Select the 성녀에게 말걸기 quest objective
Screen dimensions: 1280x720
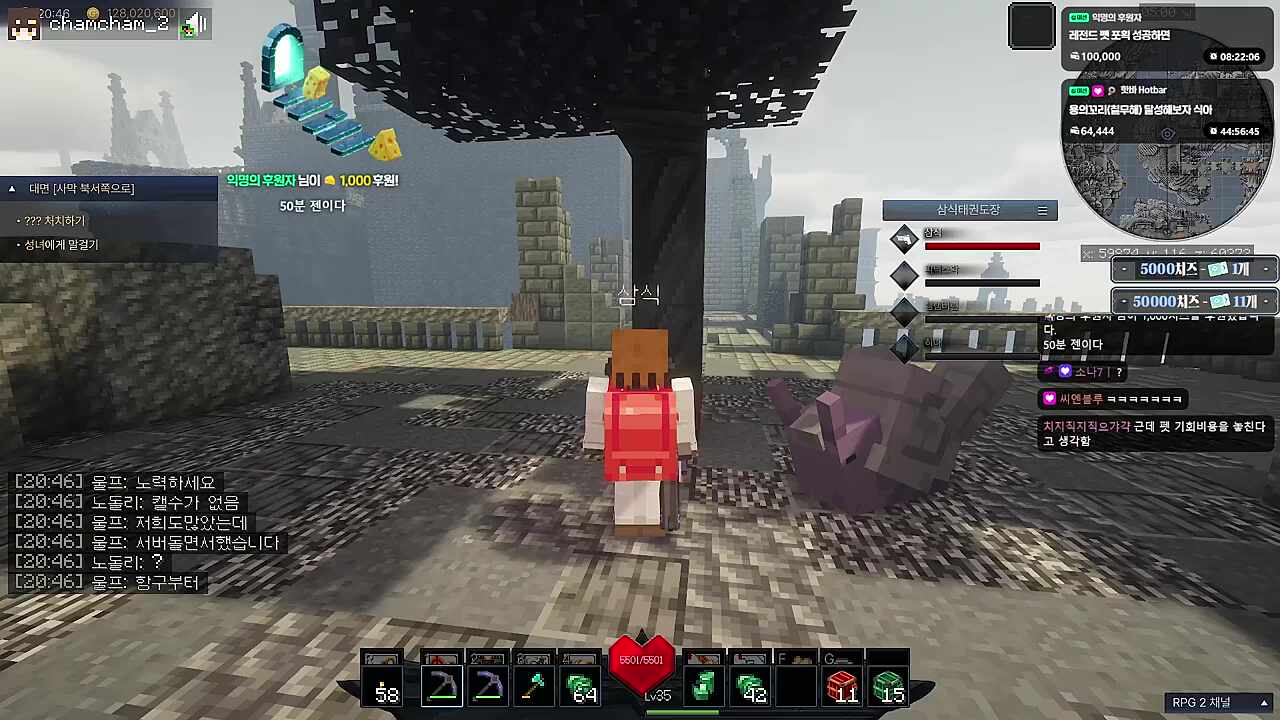[61, 245]
